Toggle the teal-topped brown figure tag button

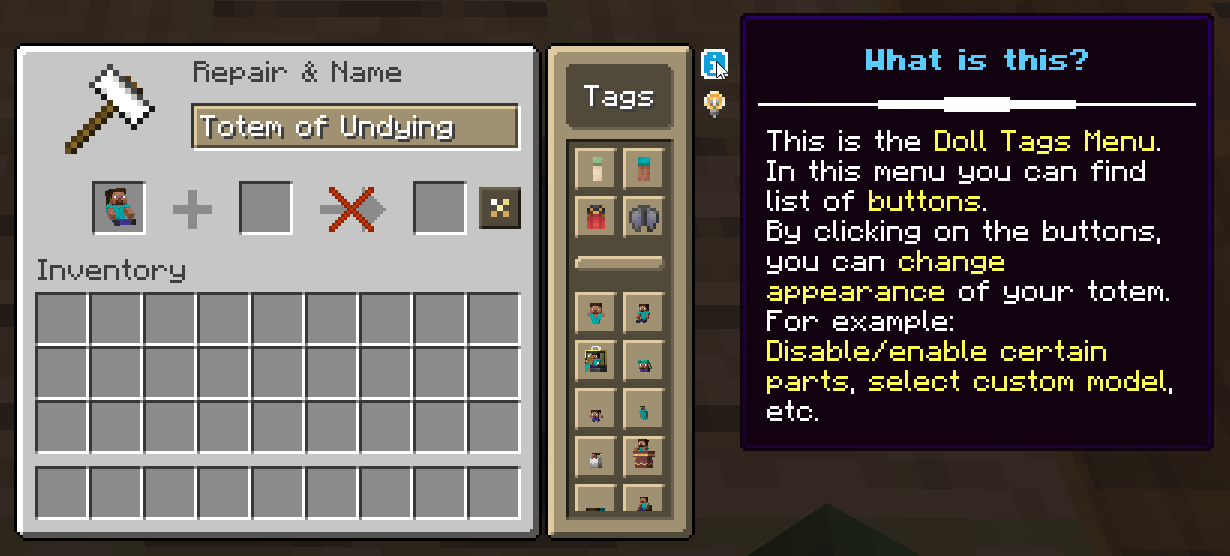pyautogui.click(x=643, y=168)
